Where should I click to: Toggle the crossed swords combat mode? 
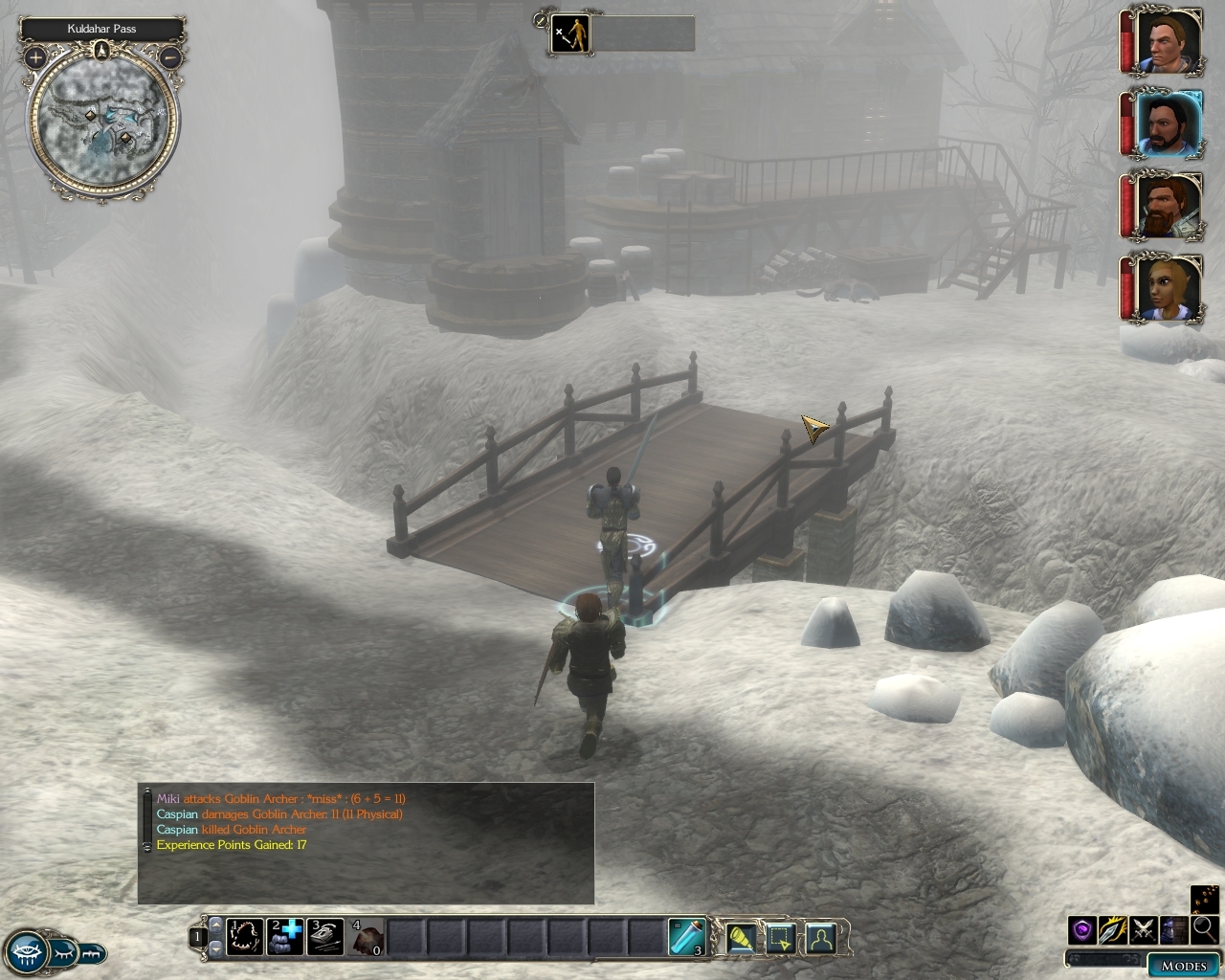point(1144,929)
